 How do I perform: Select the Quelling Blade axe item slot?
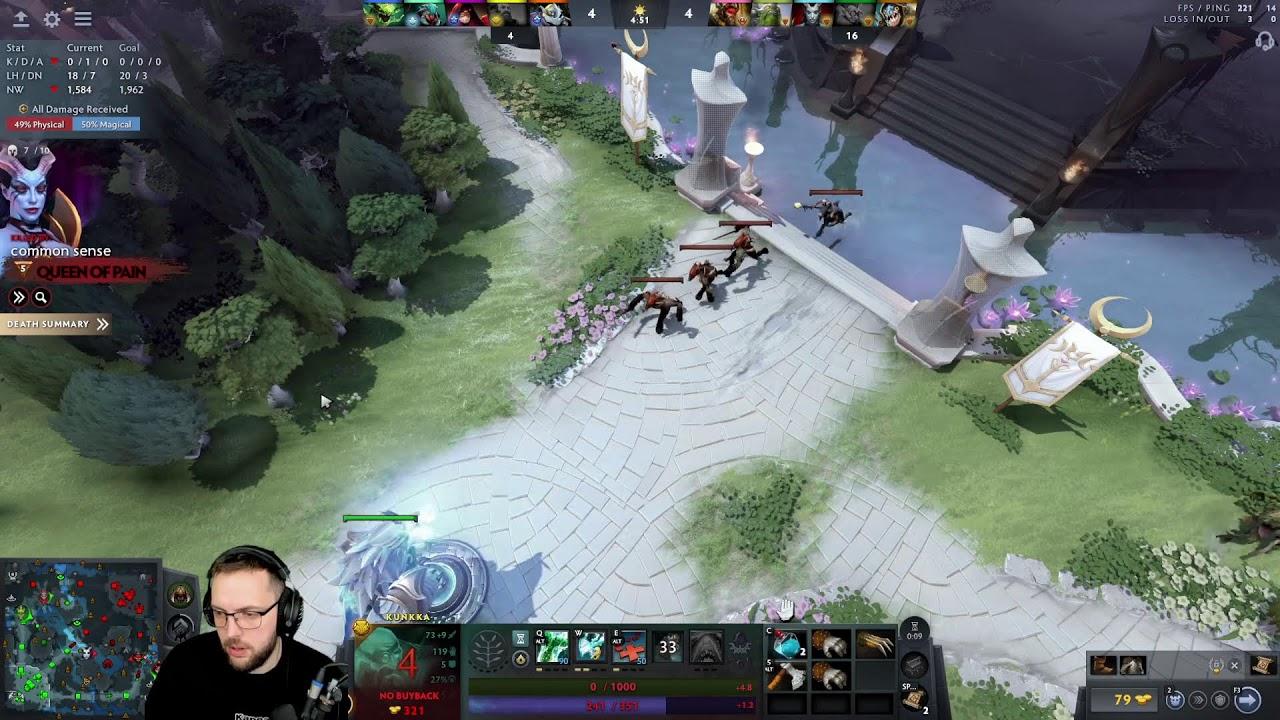tap(788, 677)
